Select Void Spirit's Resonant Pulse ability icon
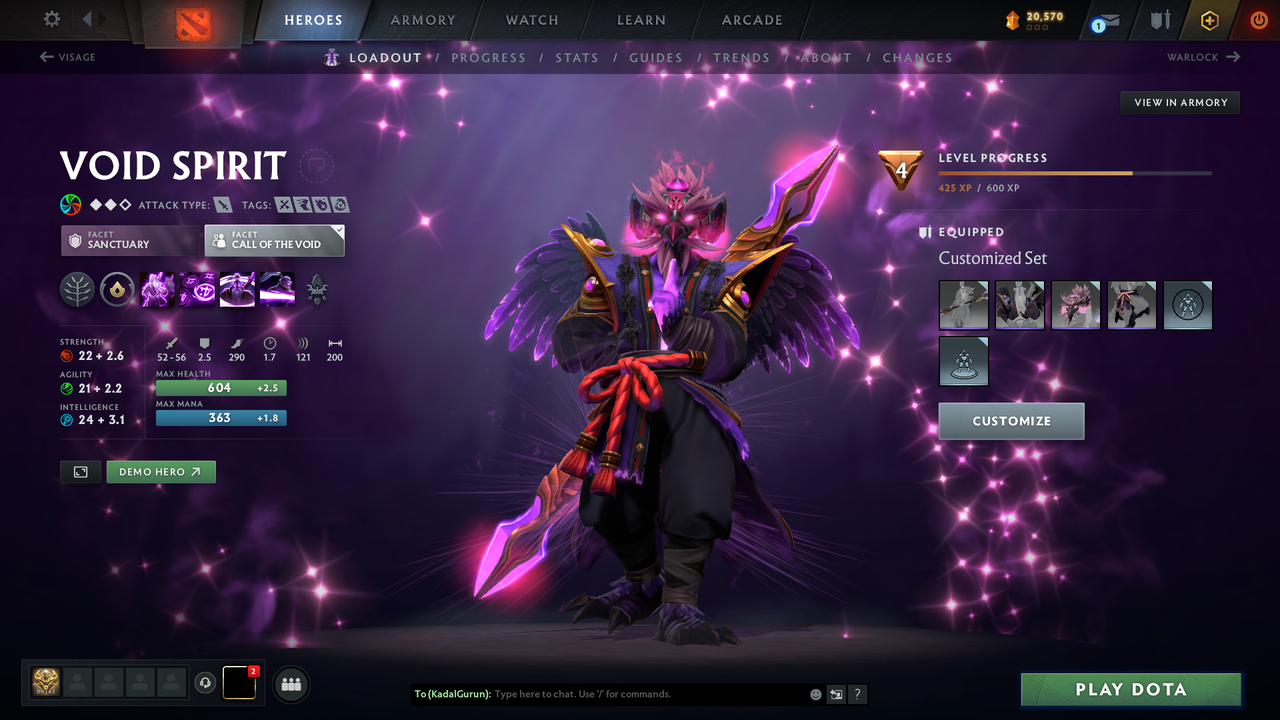The image size is (1280, 720). (x=237, y=289)
